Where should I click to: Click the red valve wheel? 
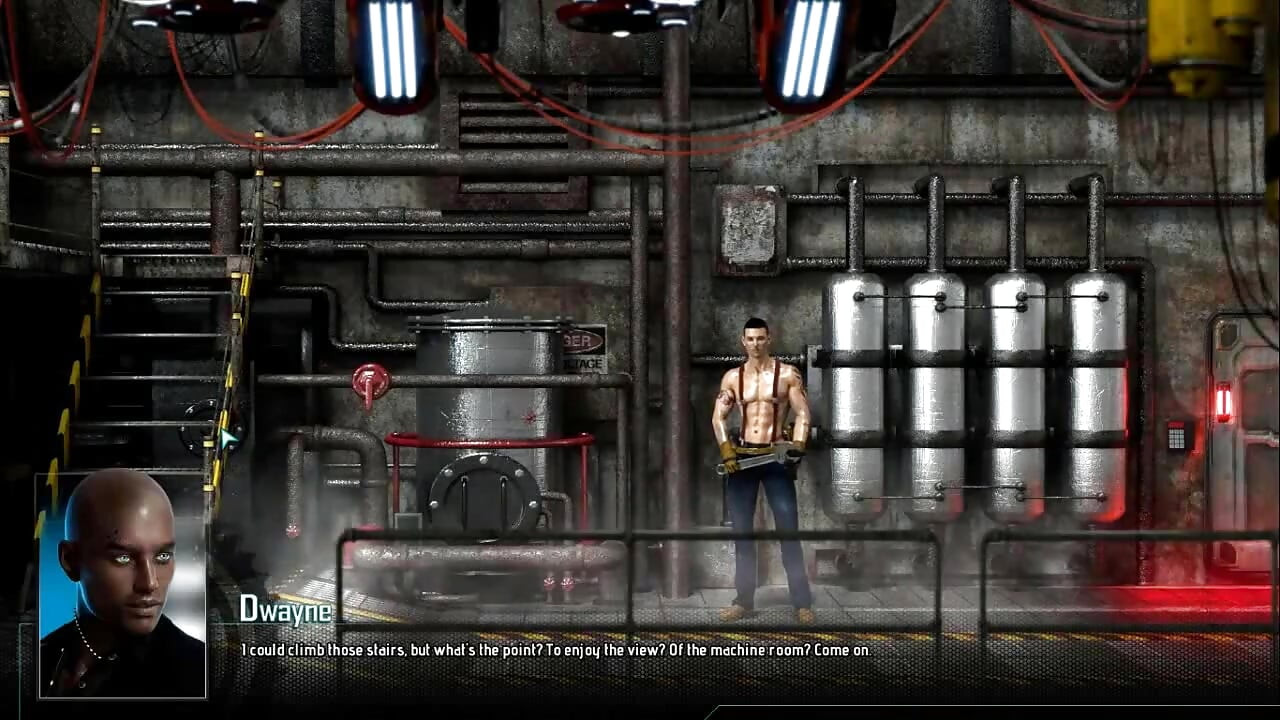pyautogui.click(x=371, y=380)
